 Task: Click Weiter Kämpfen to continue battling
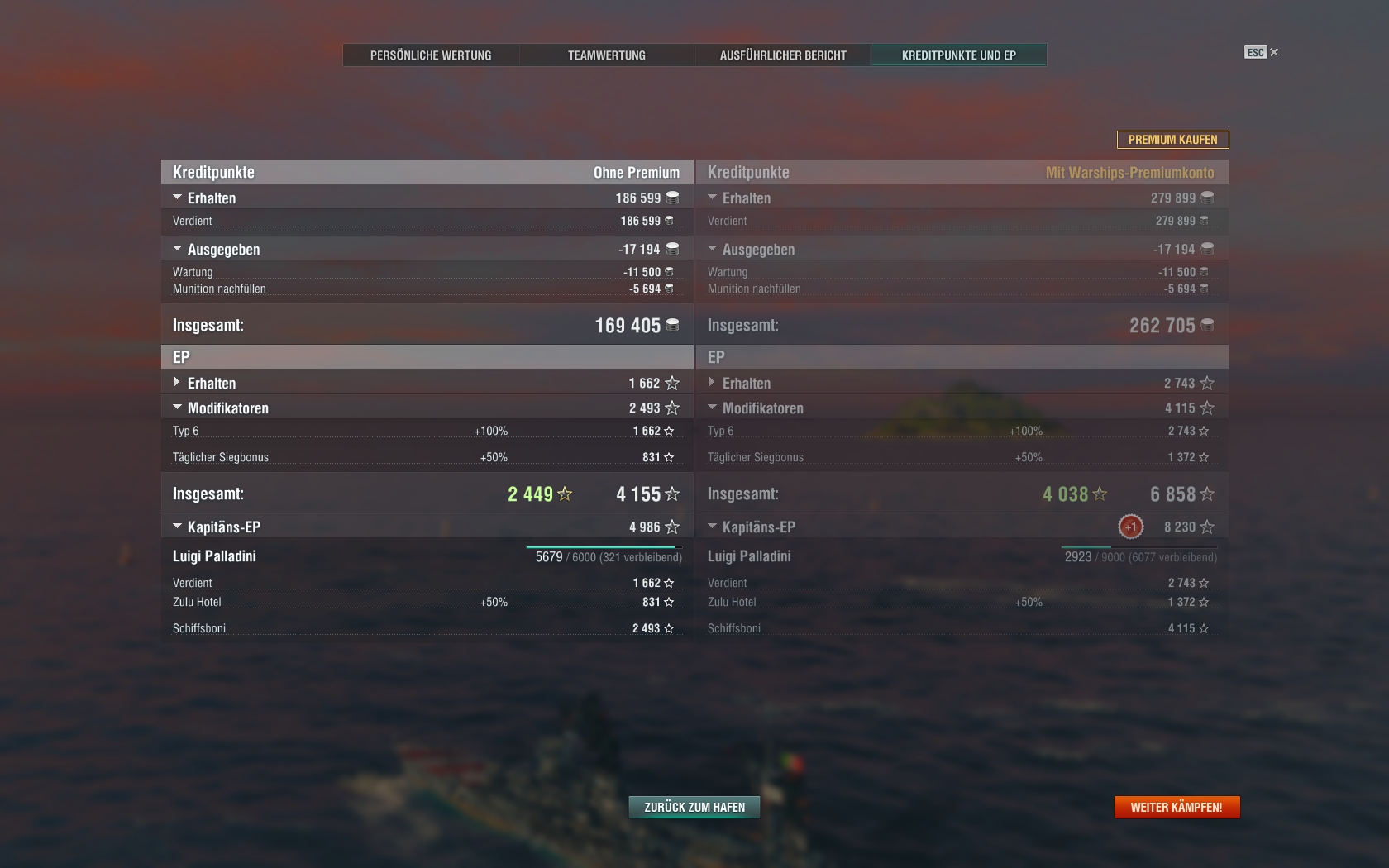pos(1177,807)
